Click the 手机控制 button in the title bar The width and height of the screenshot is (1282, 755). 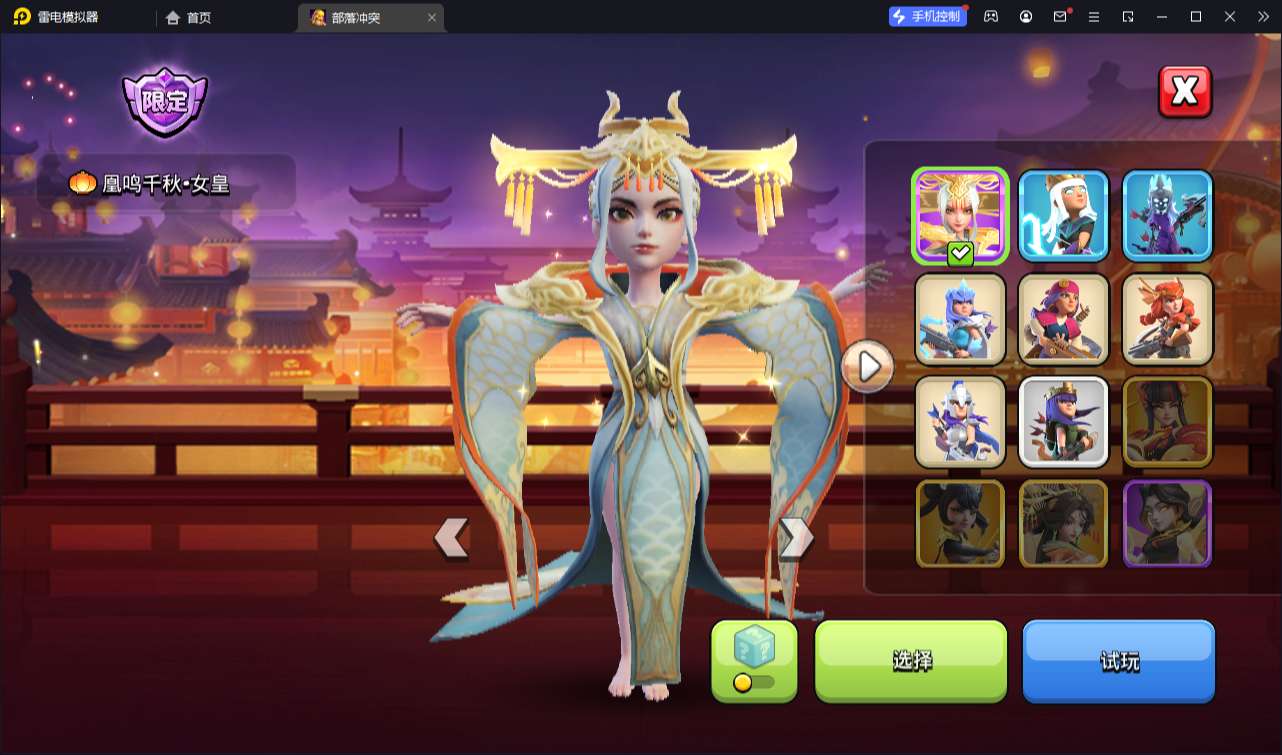click(927, 15)
